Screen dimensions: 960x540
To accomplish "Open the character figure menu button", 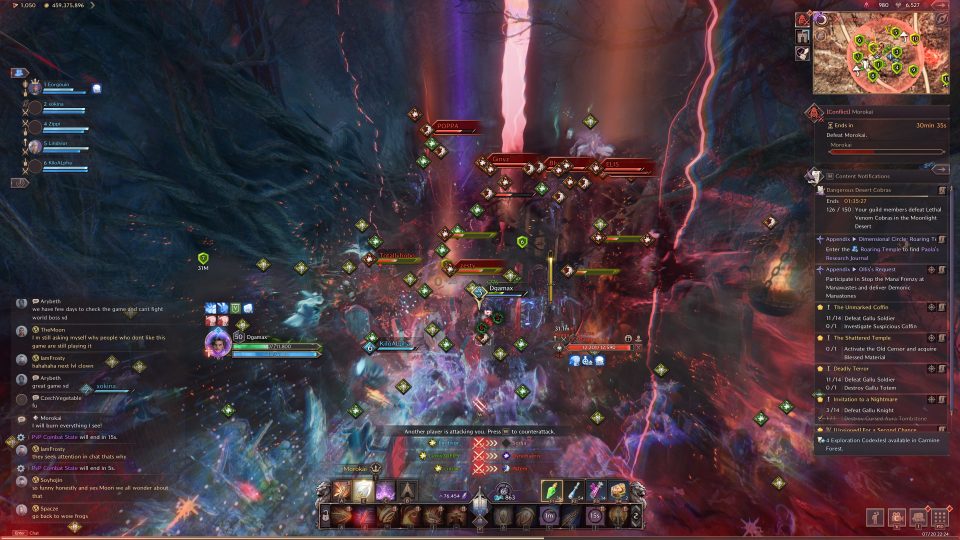I will click(x=875, y=517).
